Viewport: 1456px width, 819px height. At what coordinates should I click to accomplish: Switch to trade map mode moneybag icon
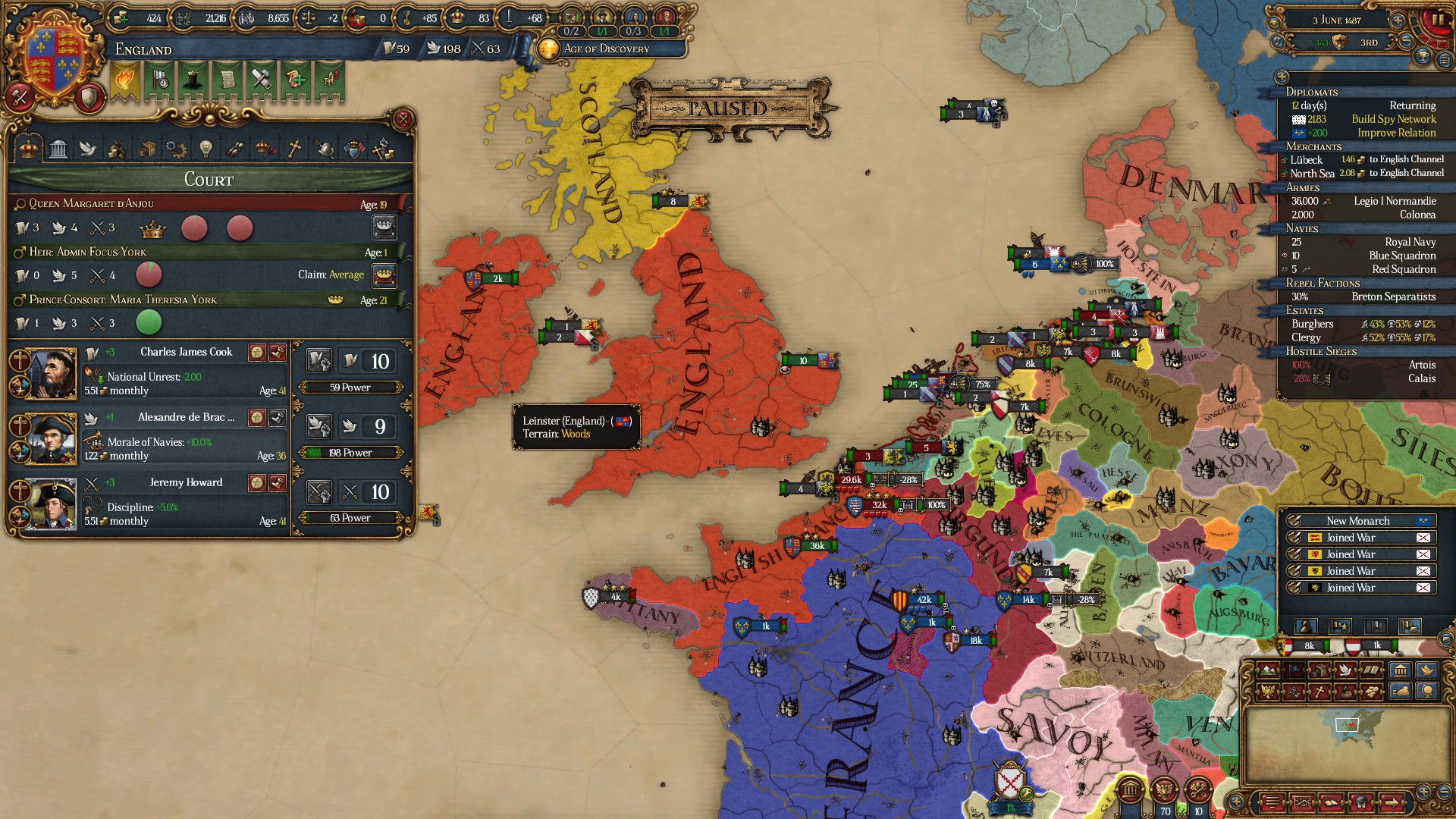point(1345,693)
